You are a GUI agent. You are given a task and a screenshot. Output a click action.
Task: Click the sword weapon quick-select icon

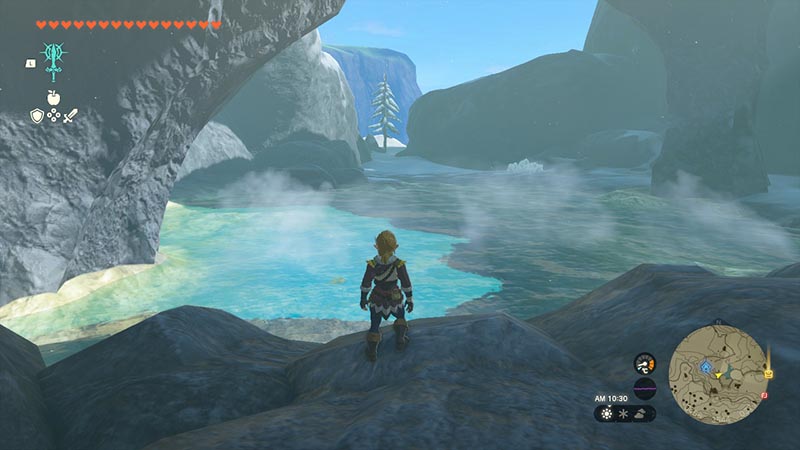(70, 116)
